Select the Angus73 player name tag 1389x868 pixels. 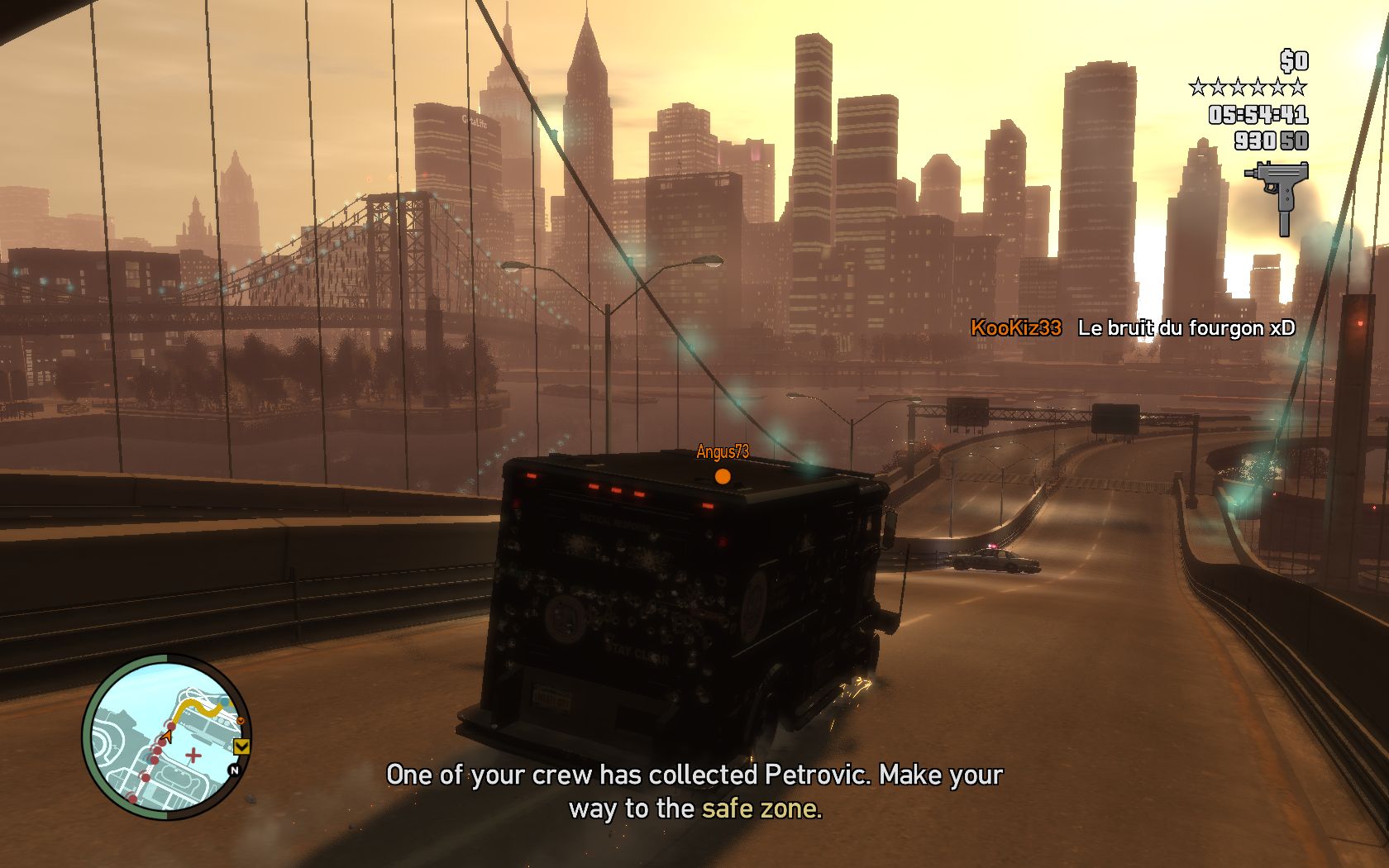click(x=723, y=451)
